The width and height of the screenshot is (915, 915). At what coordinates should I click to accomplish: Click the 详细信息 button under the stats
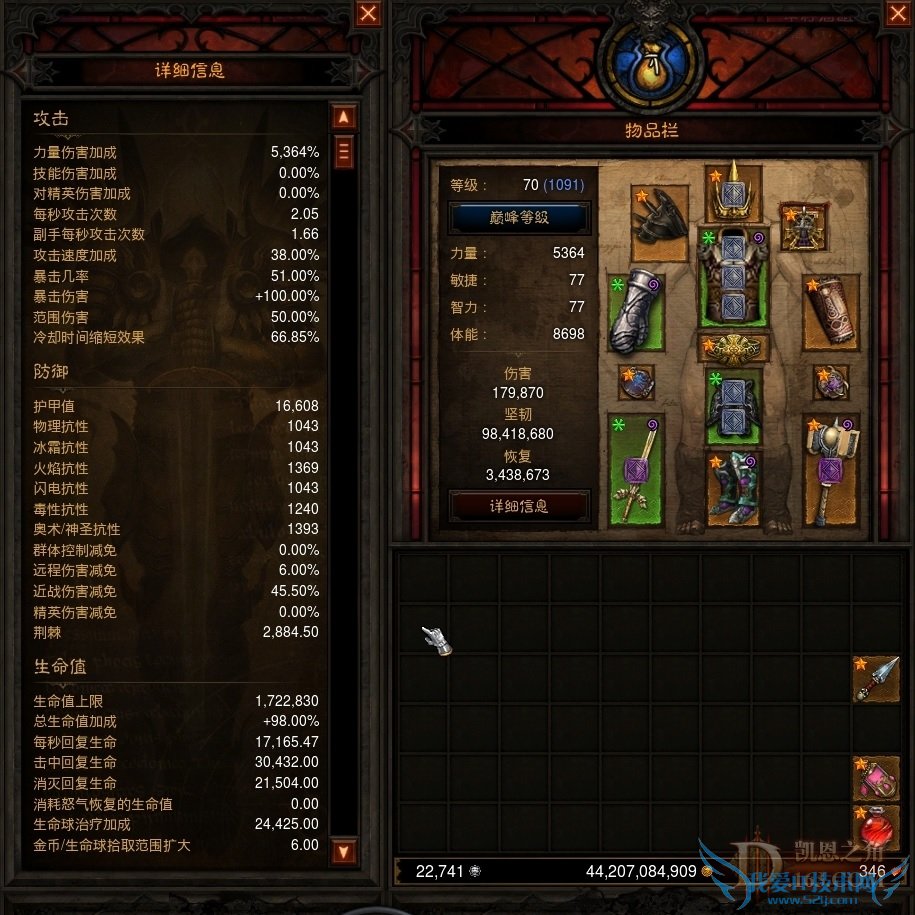[519, 506]
